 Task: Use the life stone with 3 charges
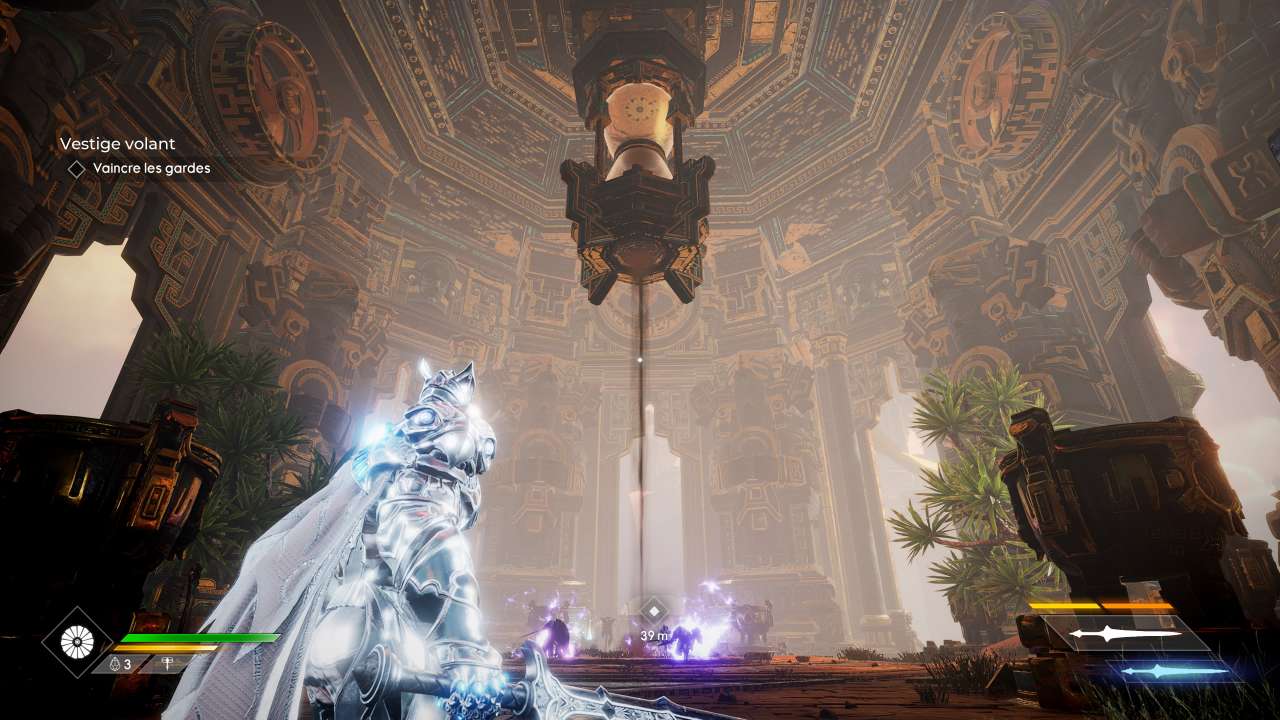(120, 663)
